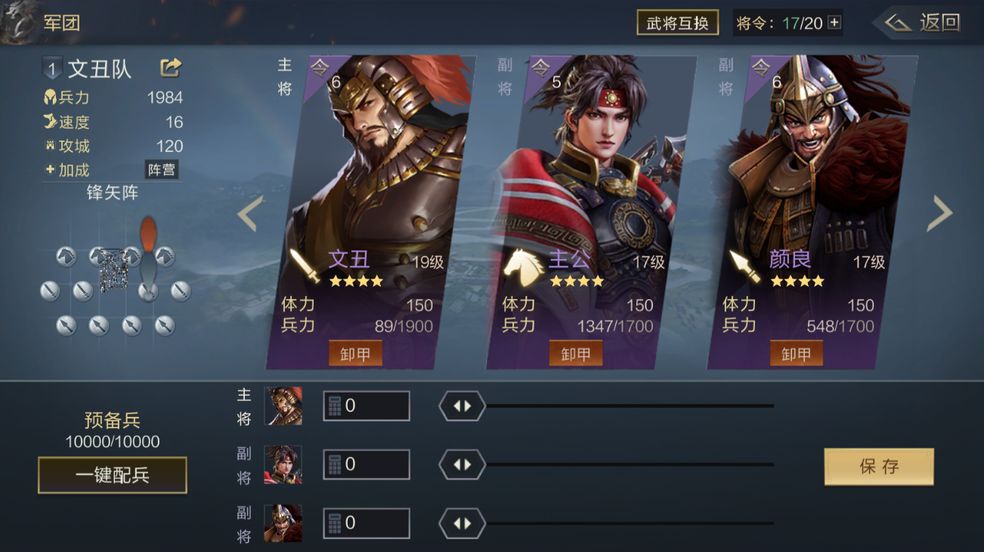Show the next team with right arrow
This screenshot has width=984, height=552.
(941, 213)
